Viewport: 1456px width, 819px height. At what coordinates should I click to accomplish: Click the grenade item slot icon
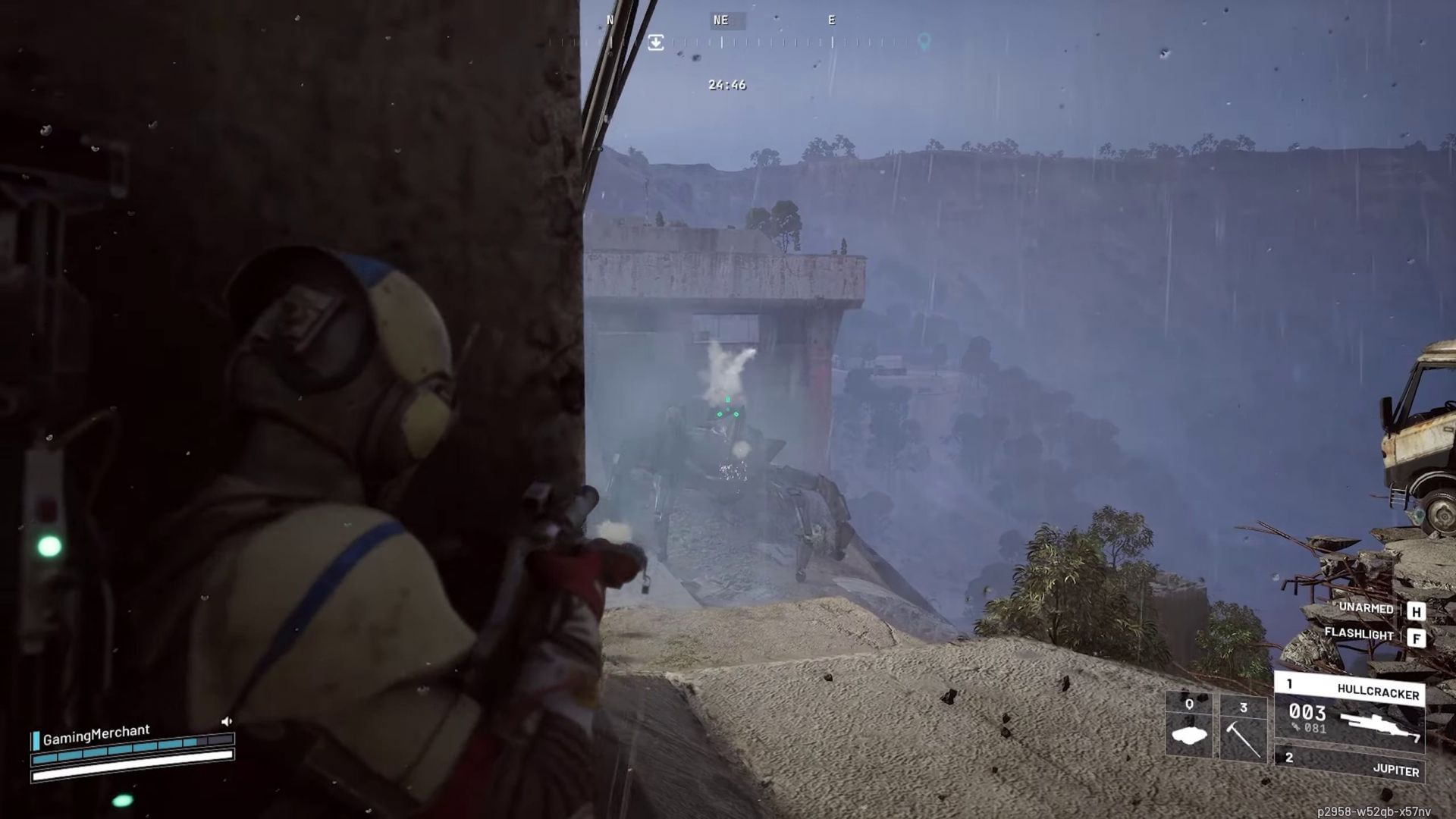point(1189,734)
